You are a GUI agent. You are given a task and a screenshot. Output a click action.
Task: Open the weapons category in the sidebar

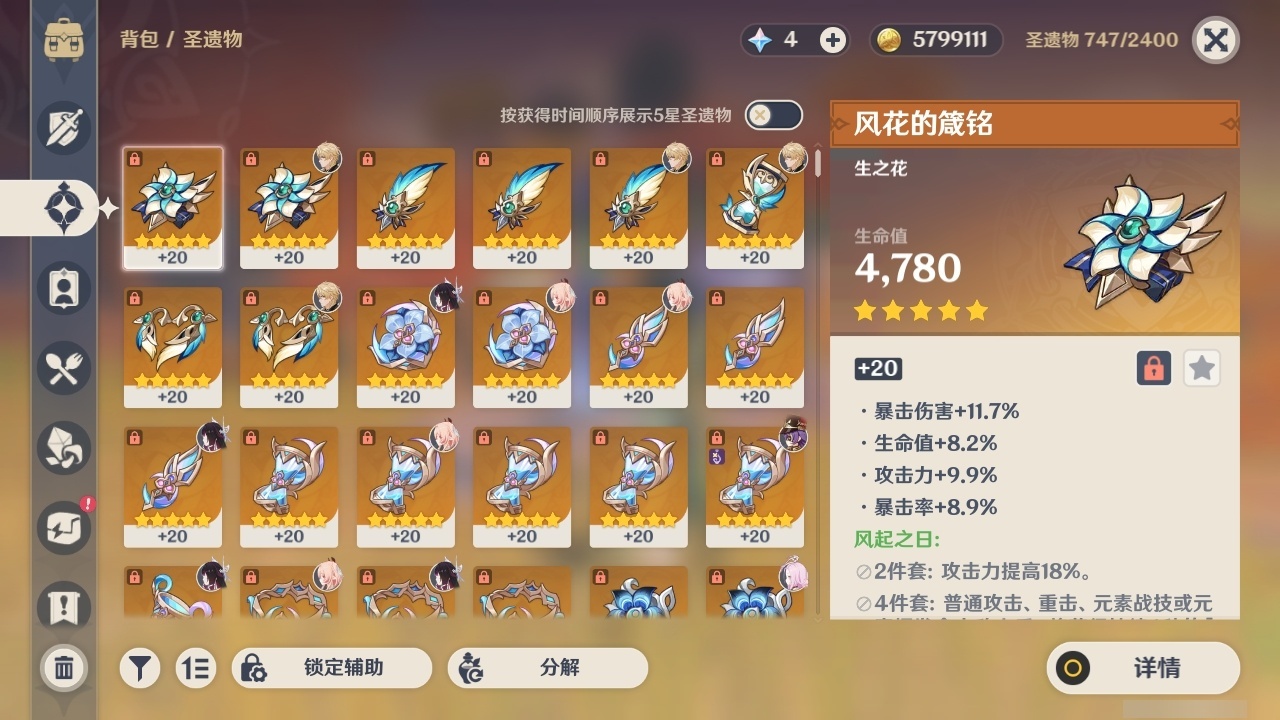62,128
